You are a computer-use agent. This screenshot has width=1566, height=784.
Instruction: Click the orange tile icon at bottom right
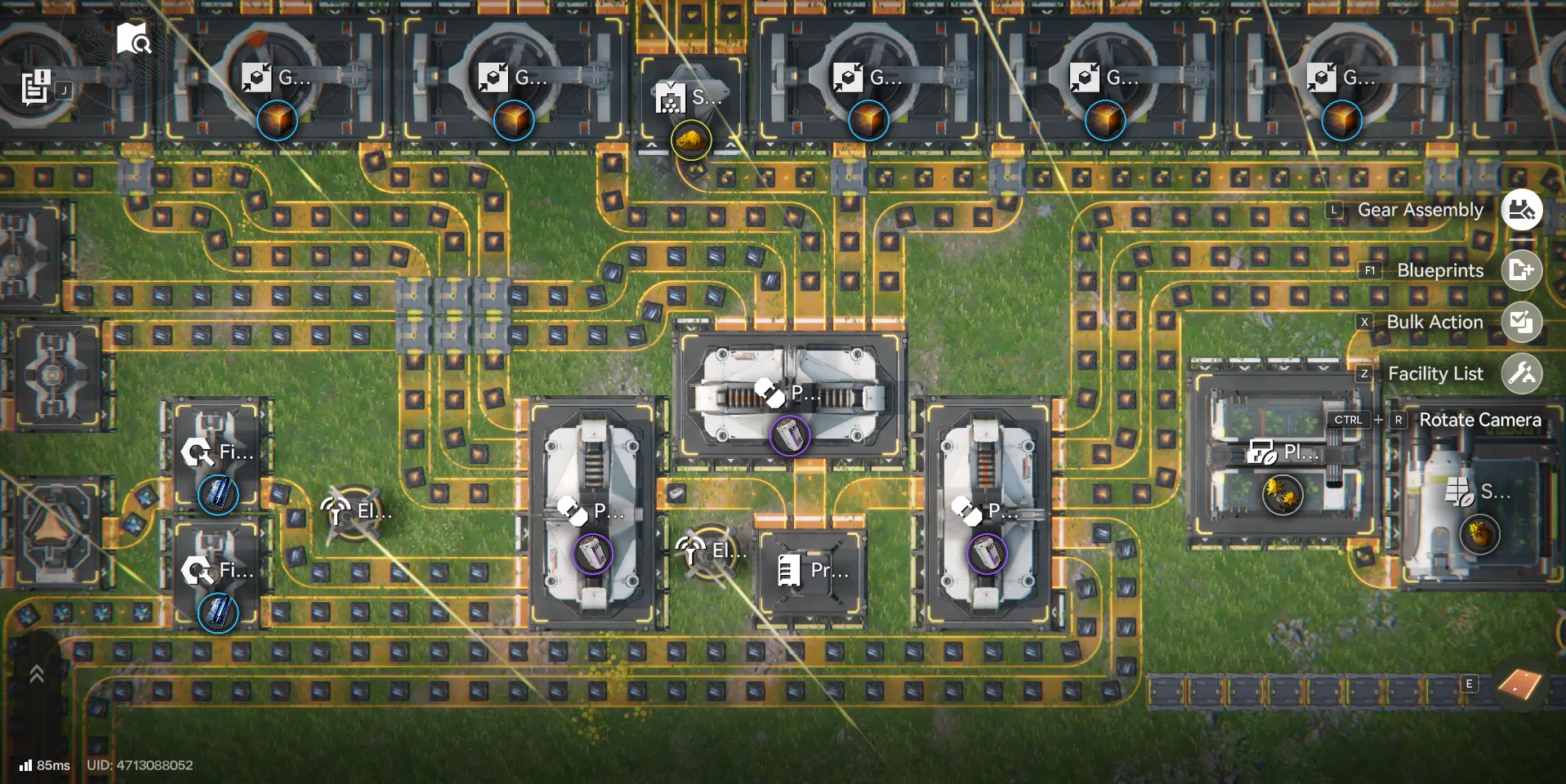coord(1519,684)
